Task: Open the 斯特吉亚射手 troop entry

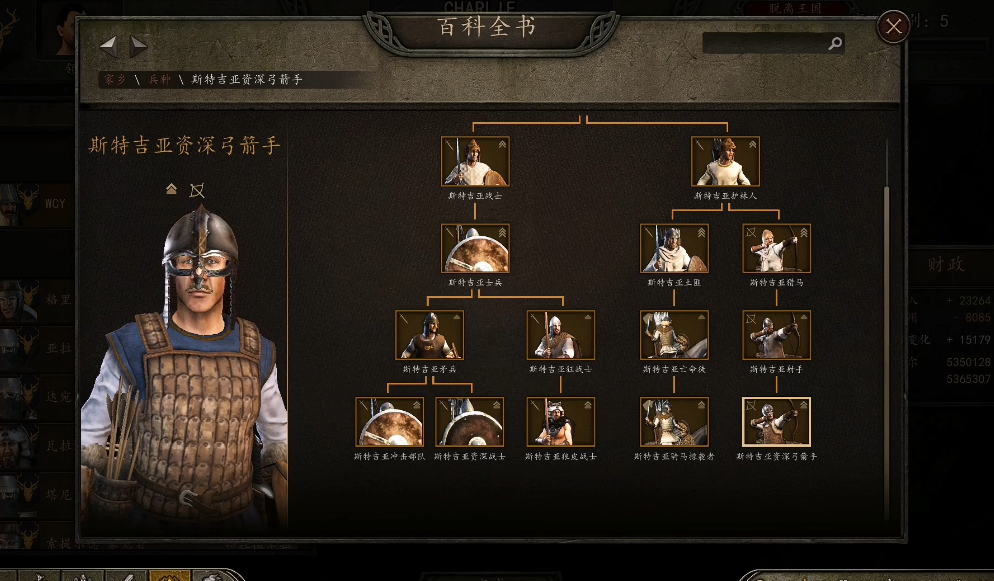Action: (776, 335)
